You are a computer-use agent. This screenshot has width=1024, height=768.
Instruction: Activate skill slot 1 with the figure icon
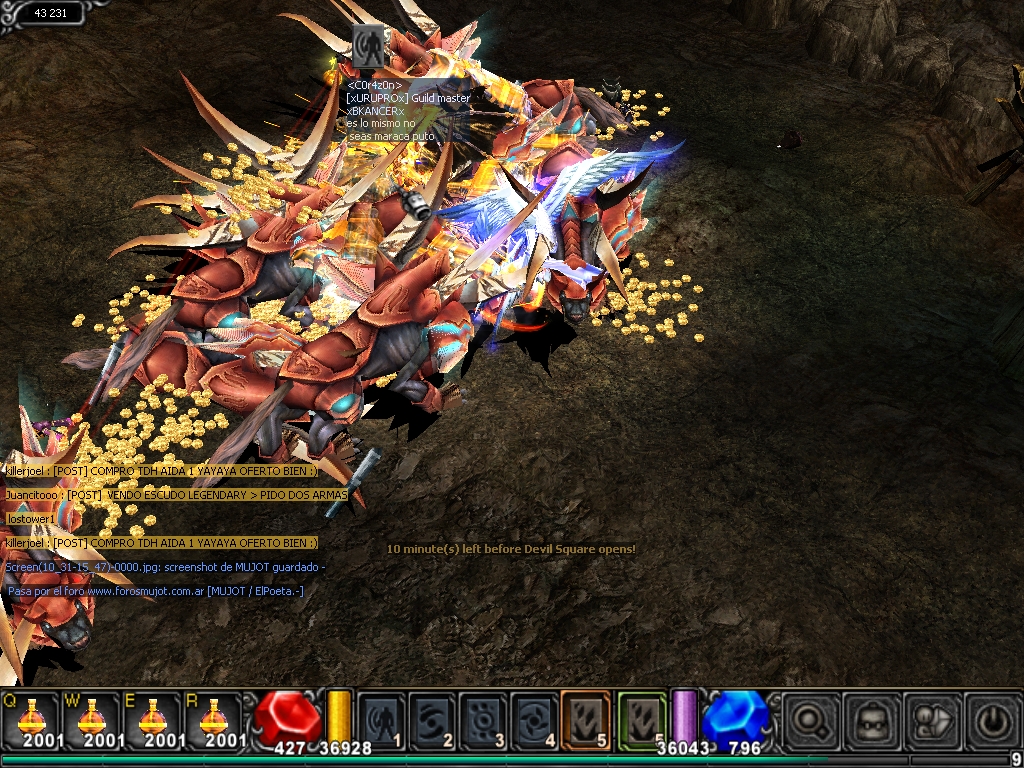382,718
